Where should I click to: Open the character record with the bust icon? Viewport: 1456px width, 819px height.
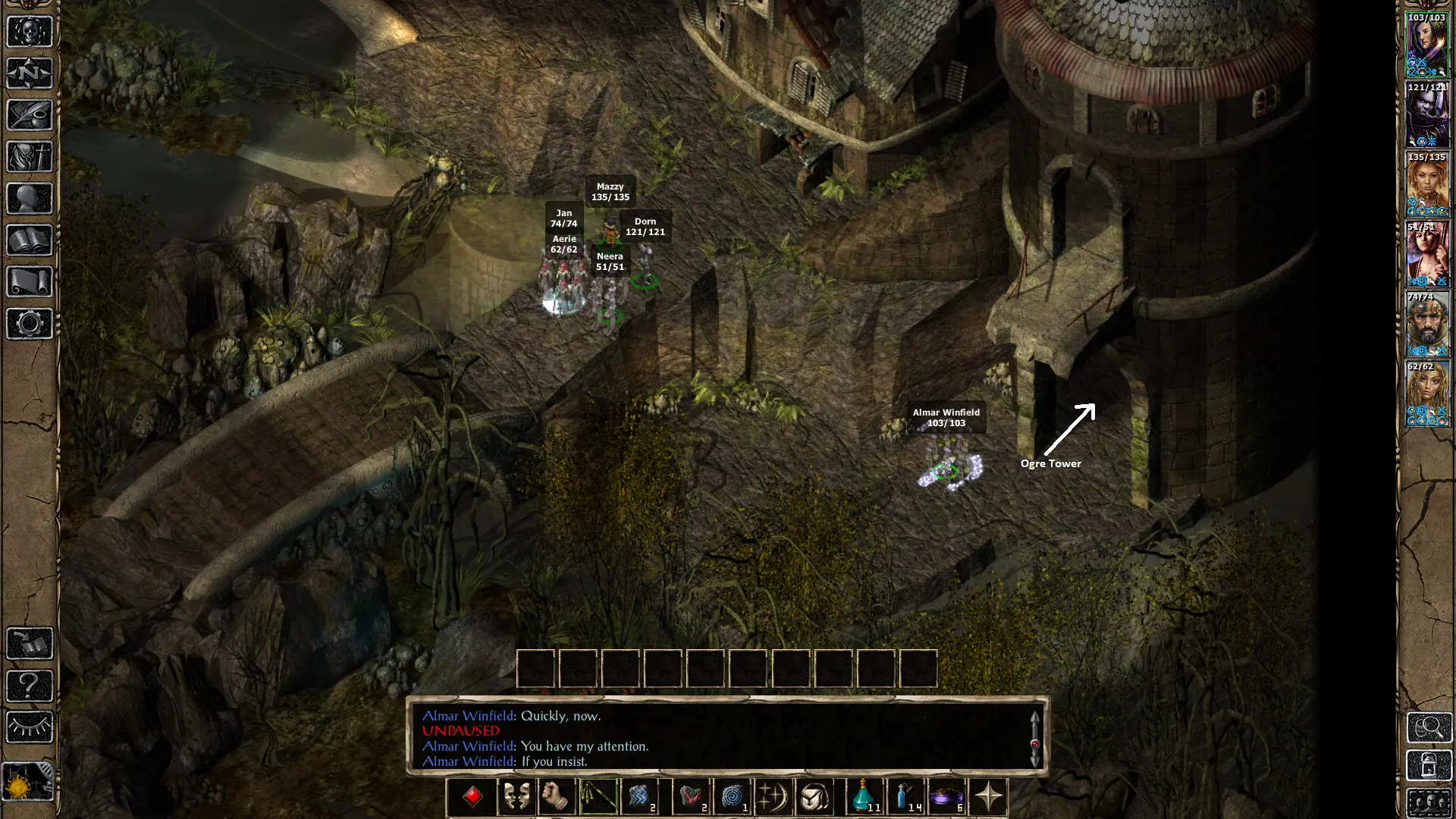(30, 199)
